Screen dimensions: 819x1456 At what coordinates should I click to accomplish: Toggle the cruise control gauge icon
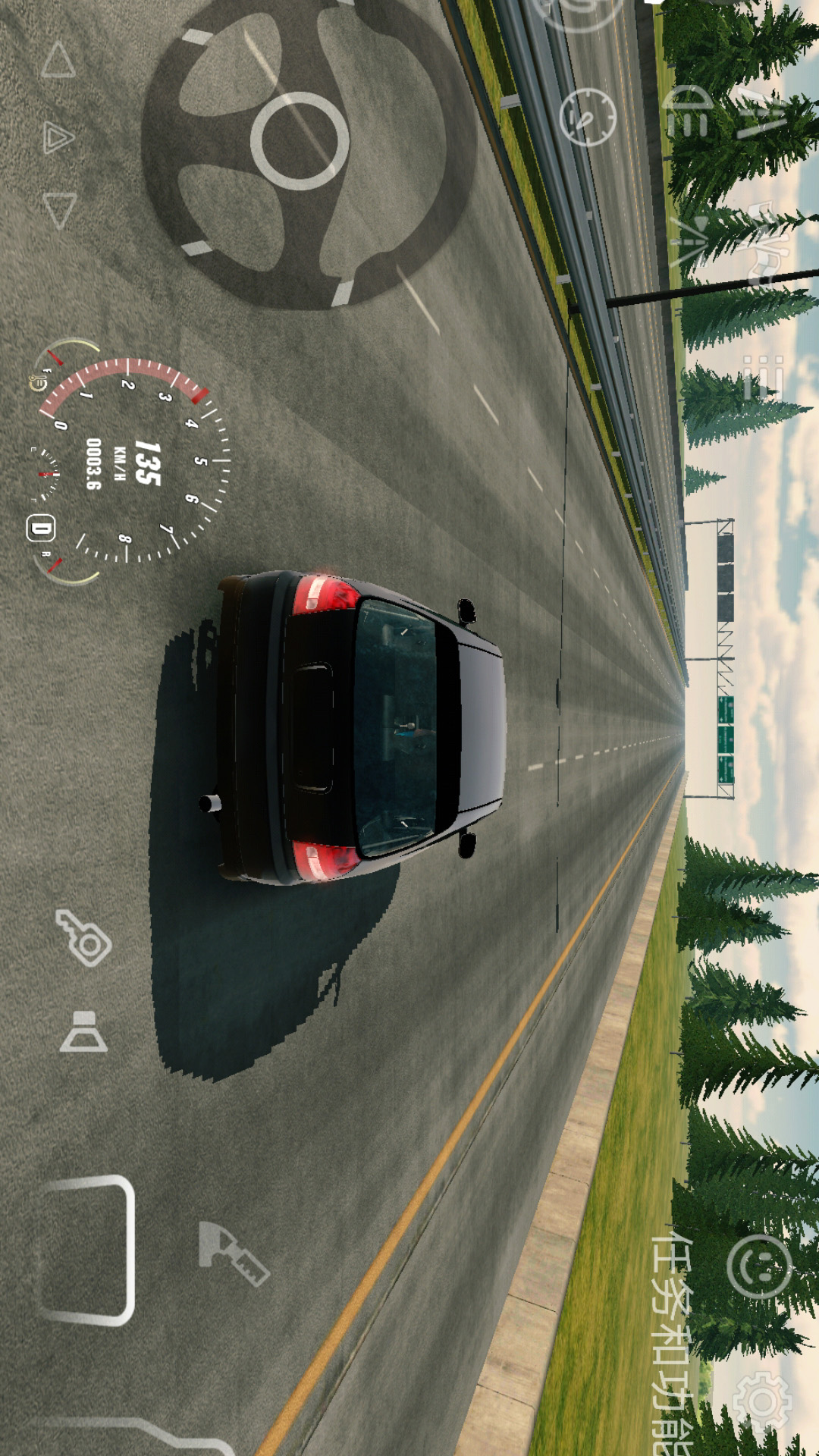click(x=588, y=116)
